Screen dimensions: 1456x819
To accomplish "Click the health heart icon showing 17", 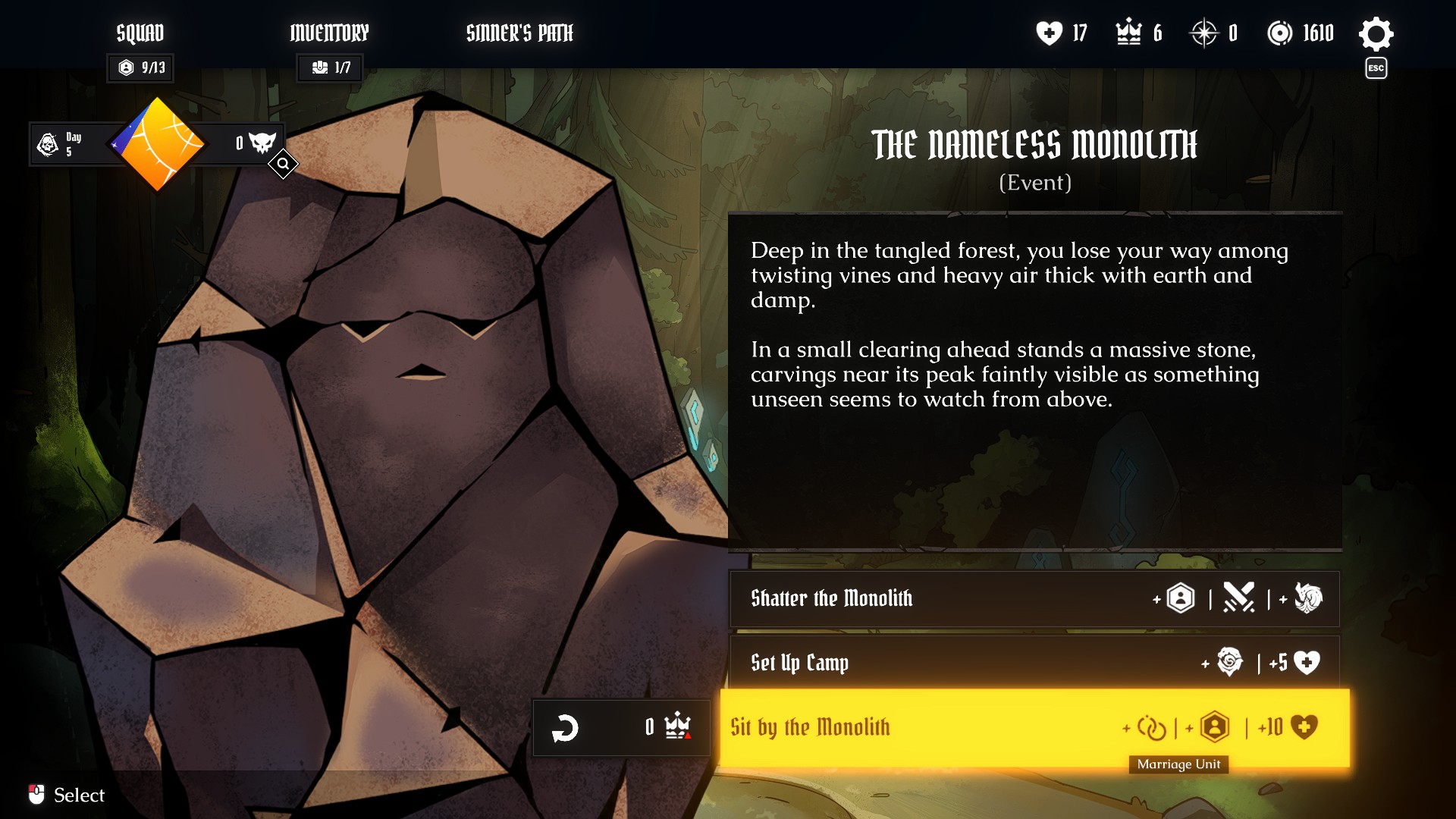I will 1049,33.
